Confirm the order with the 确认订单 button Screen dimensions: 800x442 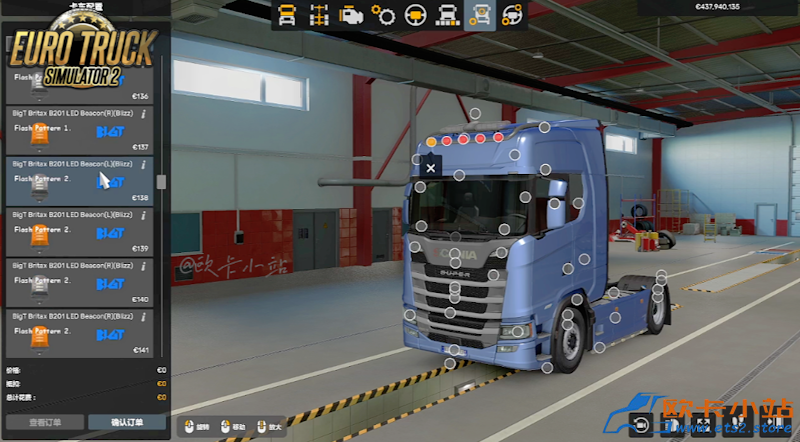(127, 422)
